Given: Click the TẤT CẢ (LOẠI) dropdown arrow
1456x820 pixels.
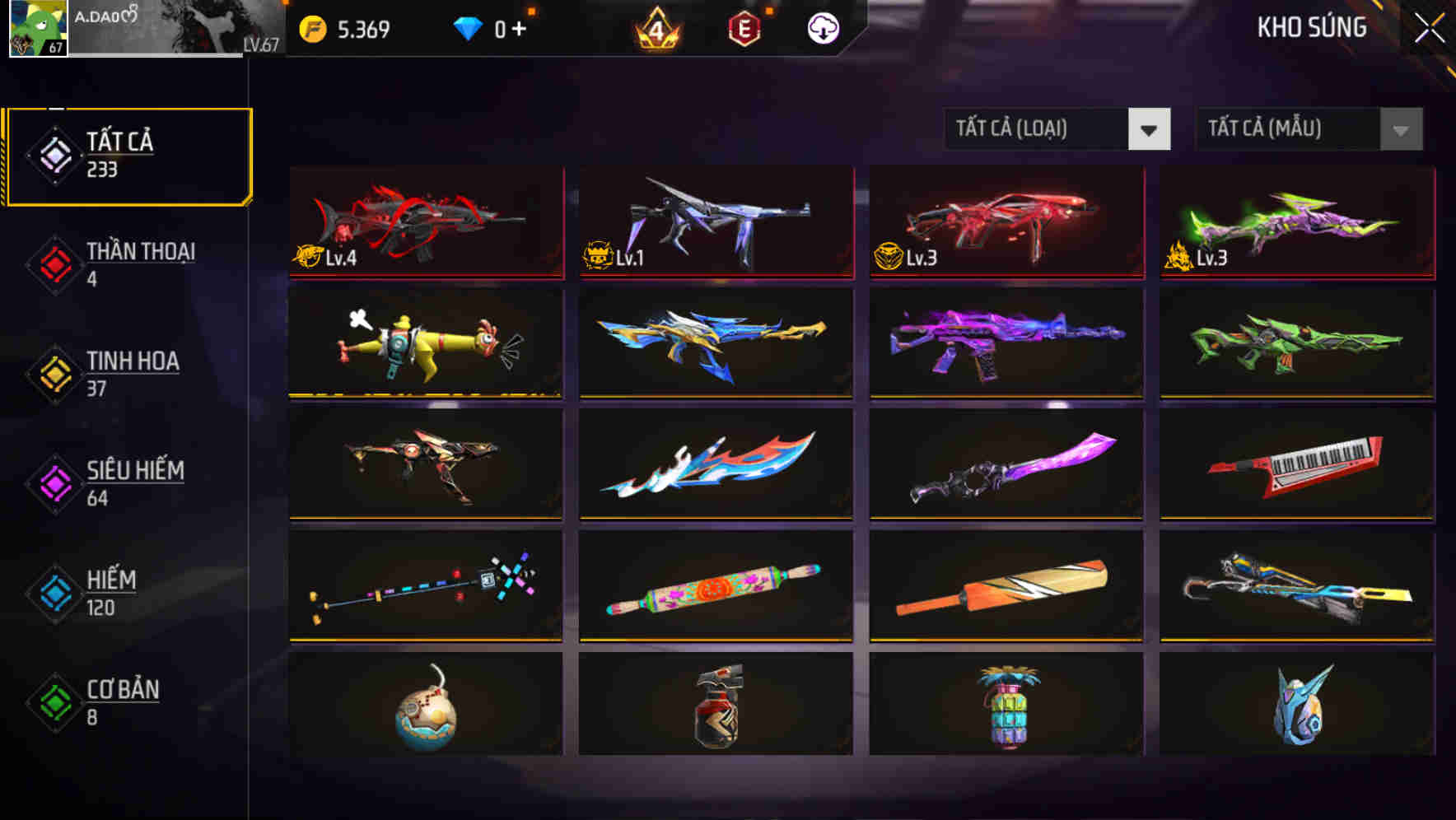Looking at the screenshot, I should tap(1150, 129).
